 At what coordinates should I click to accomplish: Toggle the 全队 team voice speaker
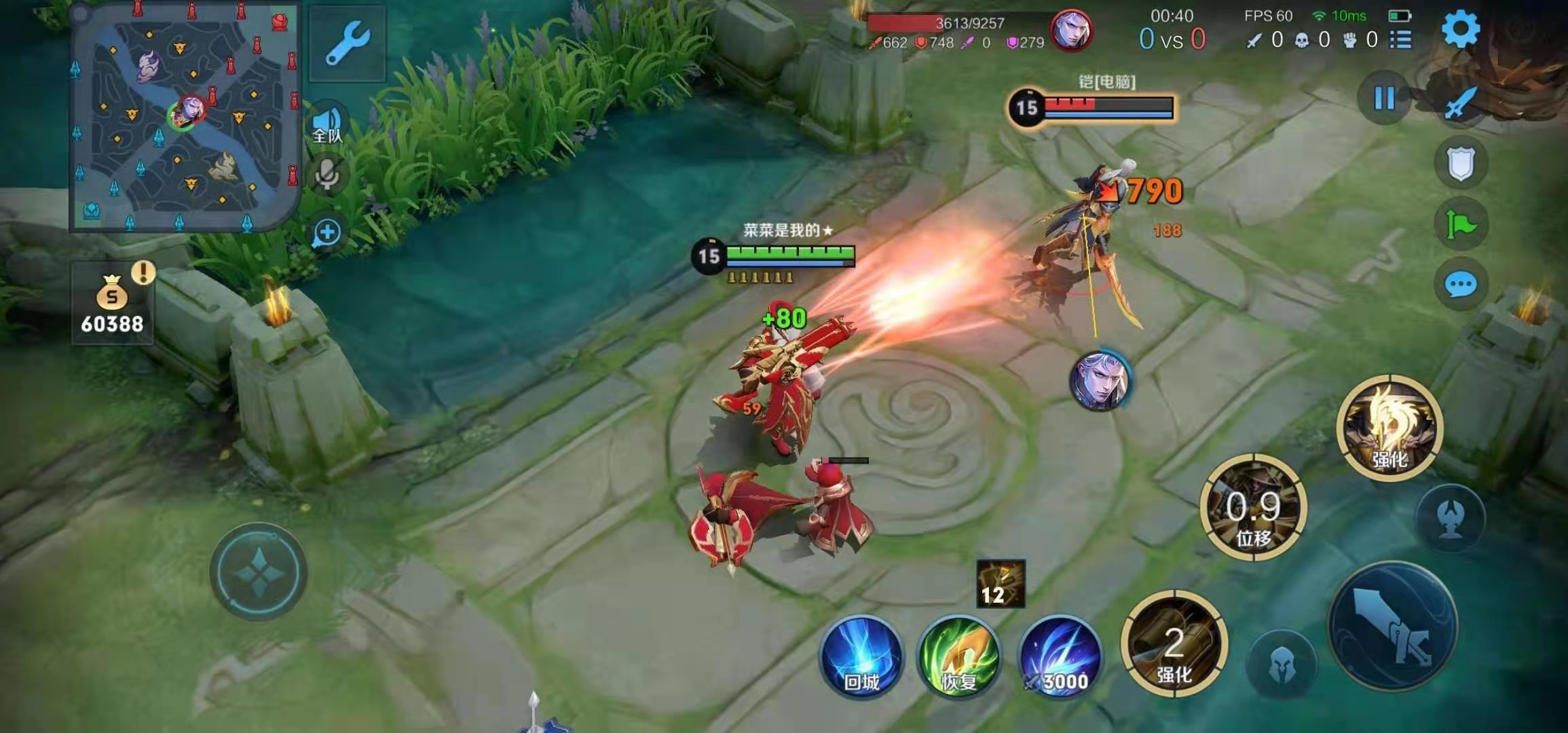click(x=327, y=124)
